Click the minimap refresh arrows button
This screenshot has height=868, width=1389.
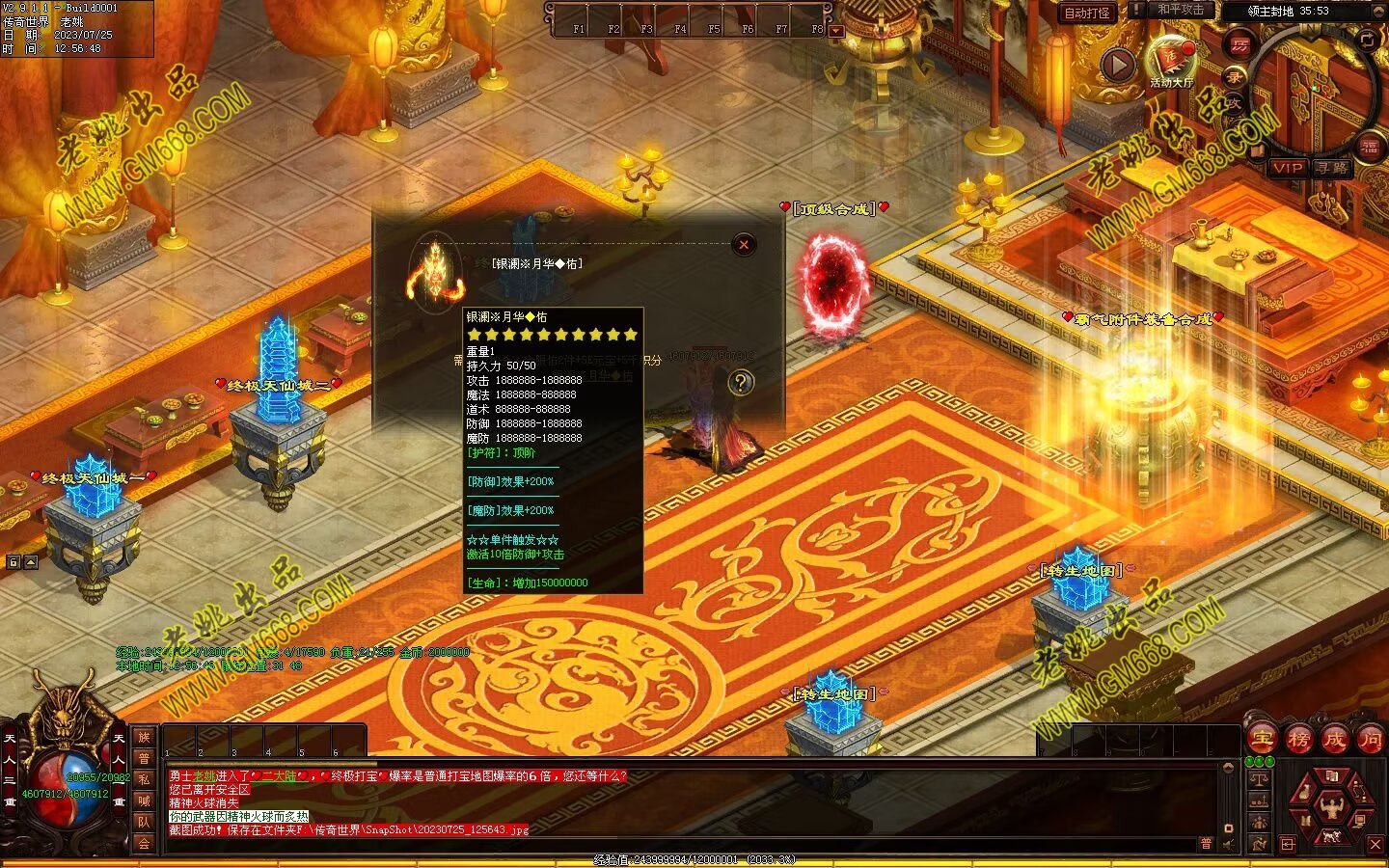click(1367, 39)
